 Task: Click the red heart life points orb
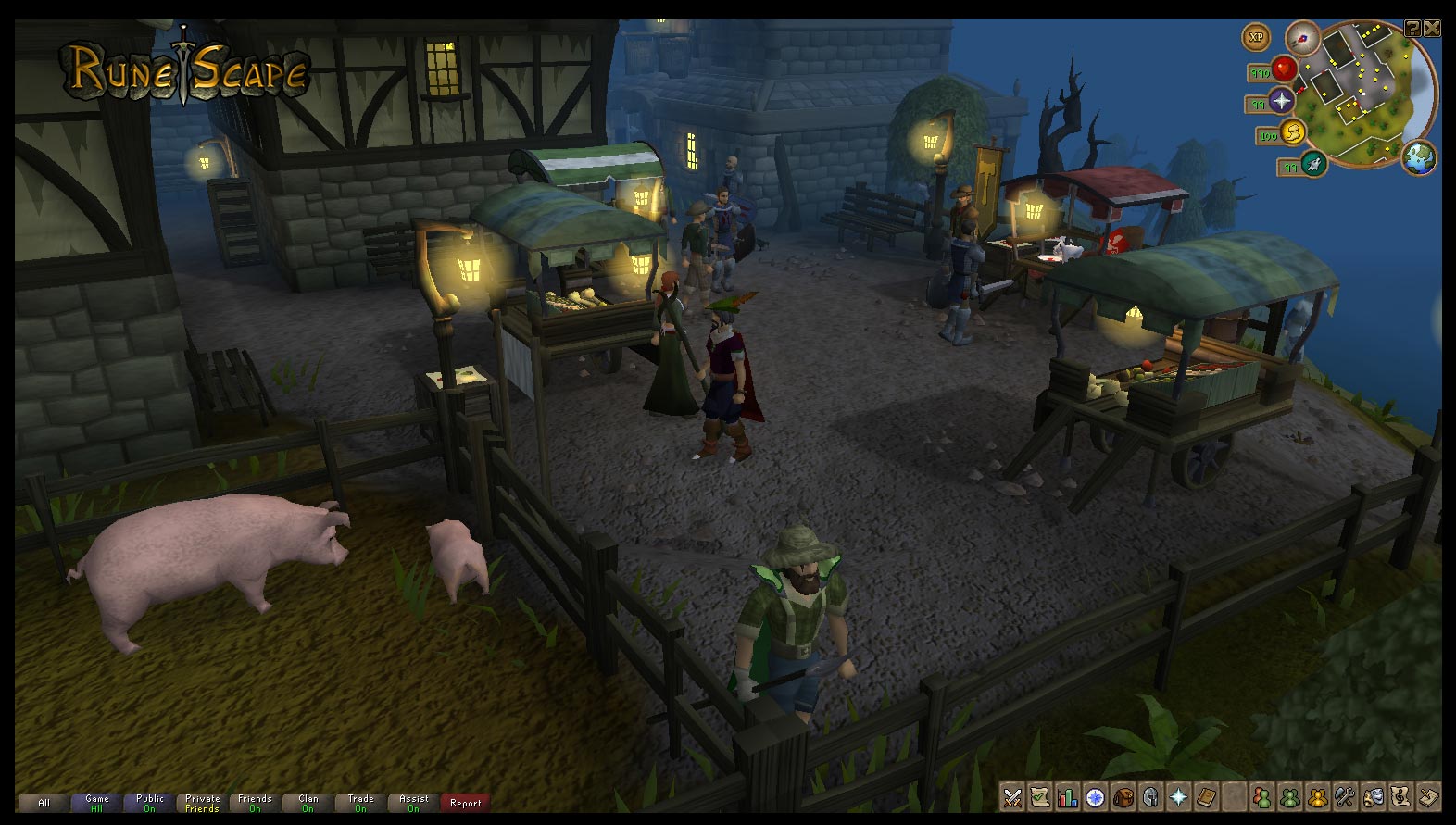[x=1283, y=69]
